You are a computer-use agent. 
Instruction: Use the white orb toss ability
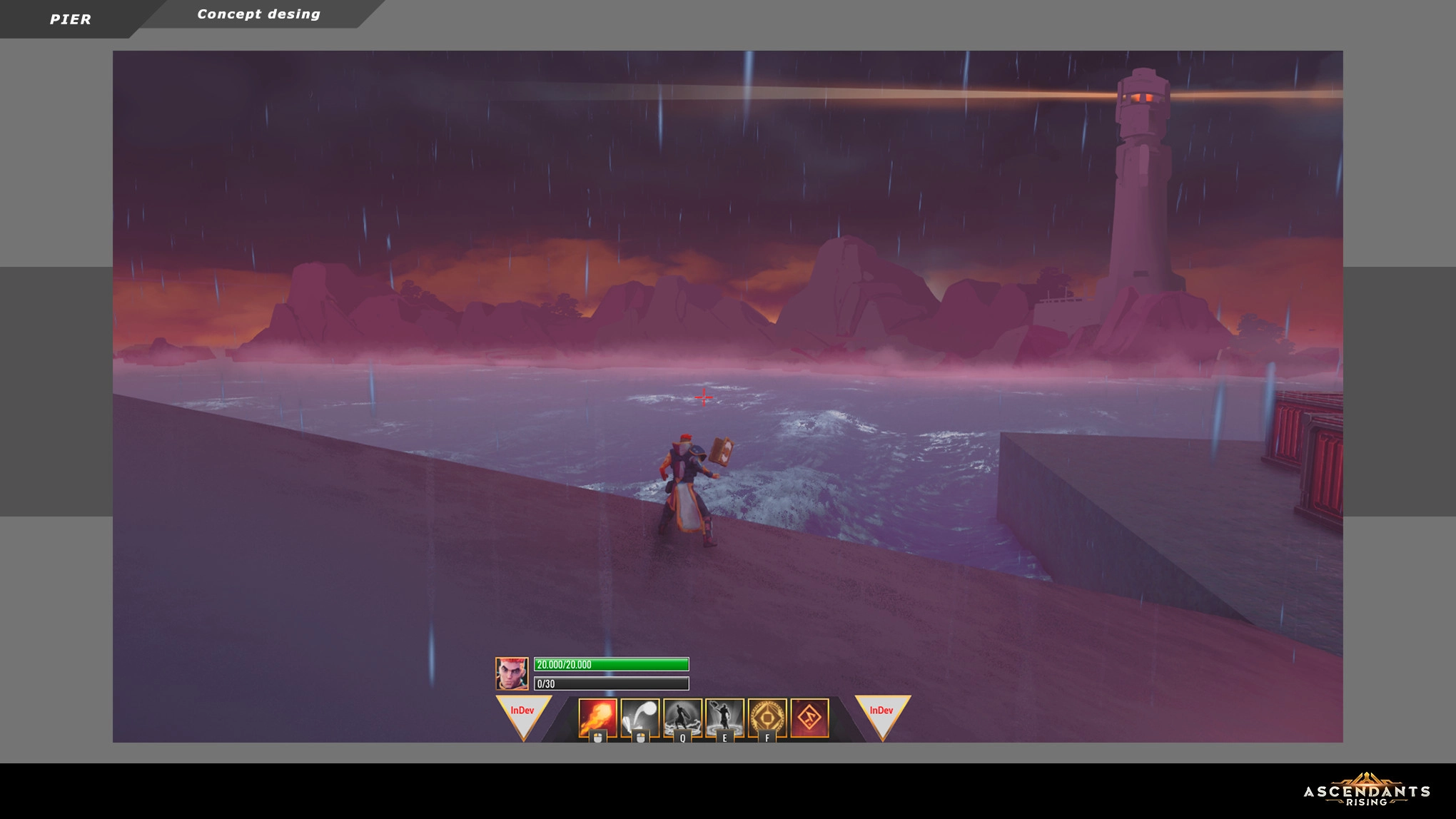(x=640, y=717)
